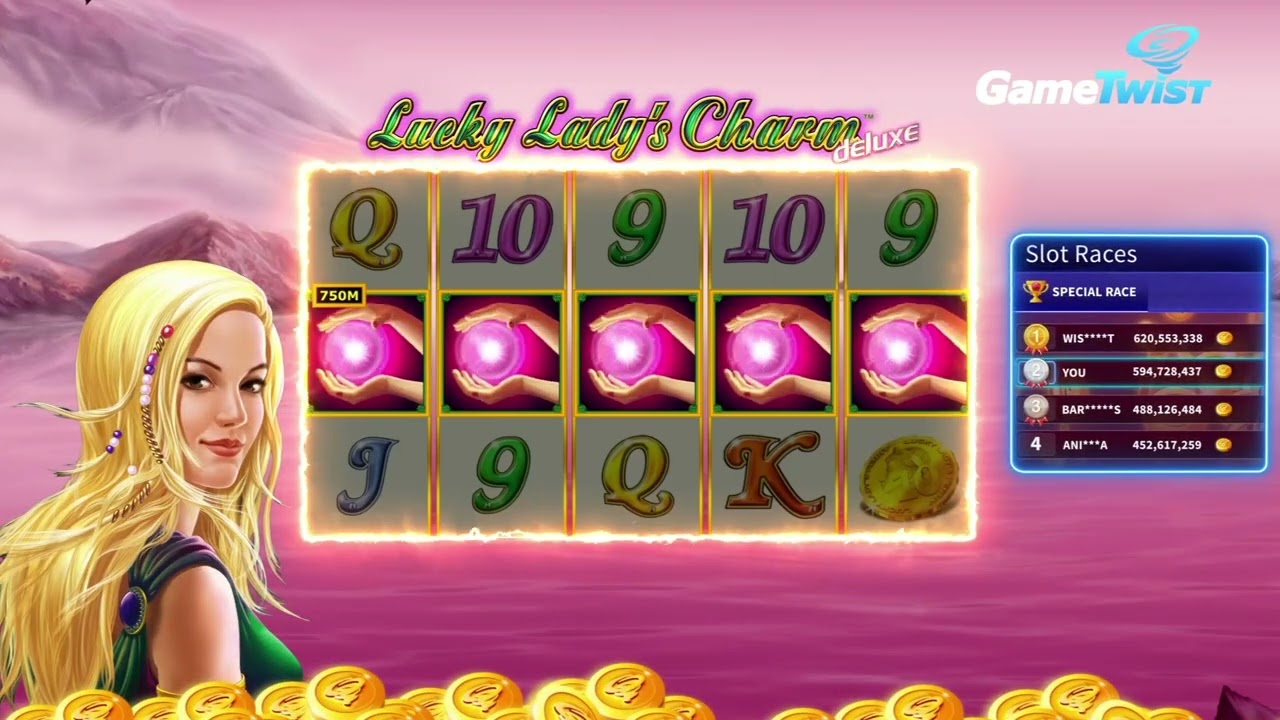Click the 750M badge on the crystal ball
Screen dimensions: 1280x720
[339, 296]
